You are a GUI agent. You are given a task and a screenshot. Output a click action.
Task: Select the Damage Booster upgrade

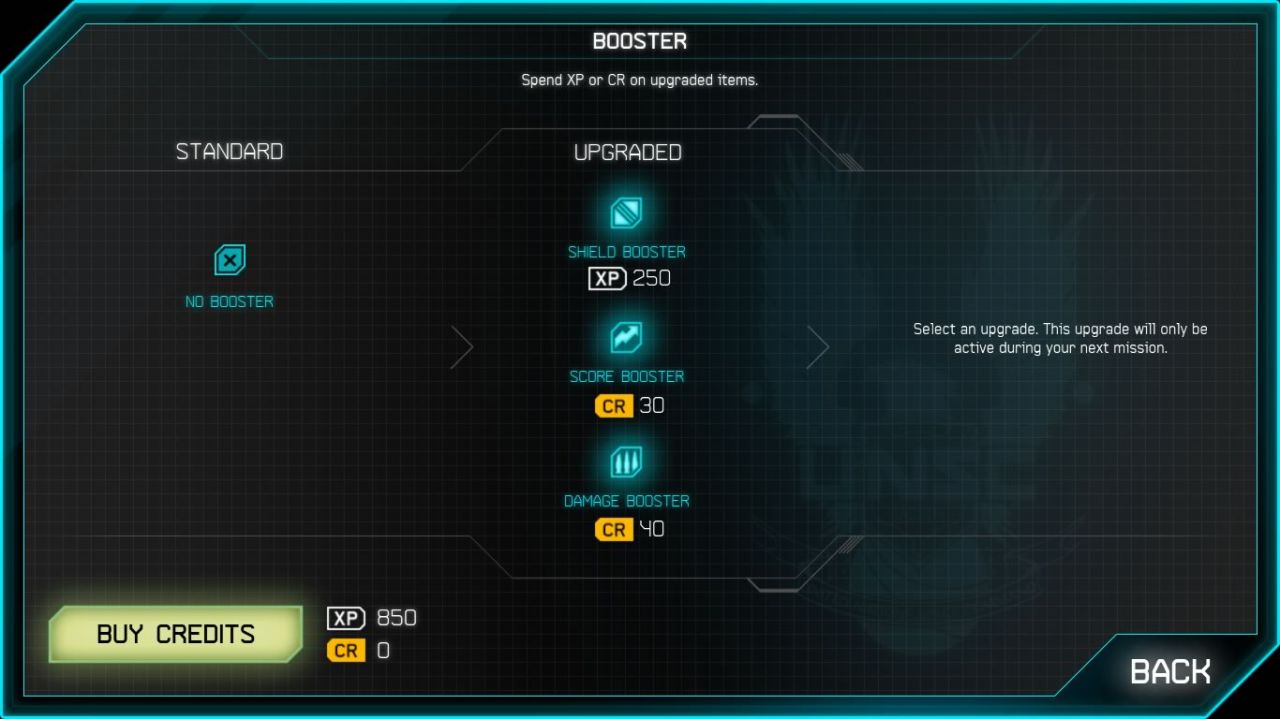coord(626,462)
